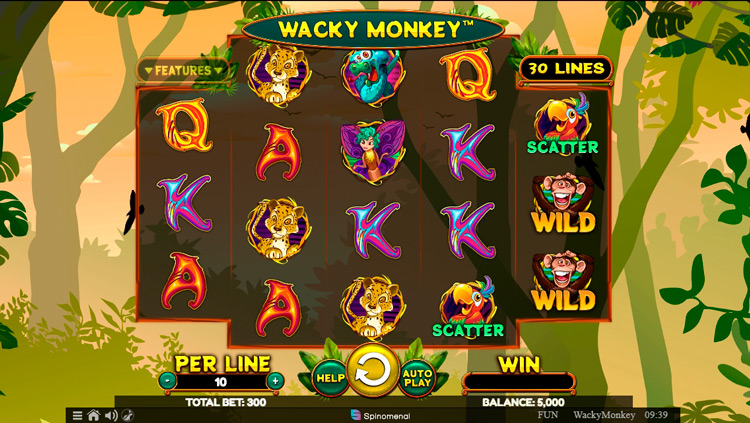The image size is (750, 423).
Task: Expand the Features dropdown
Action: tap(183, 71)
